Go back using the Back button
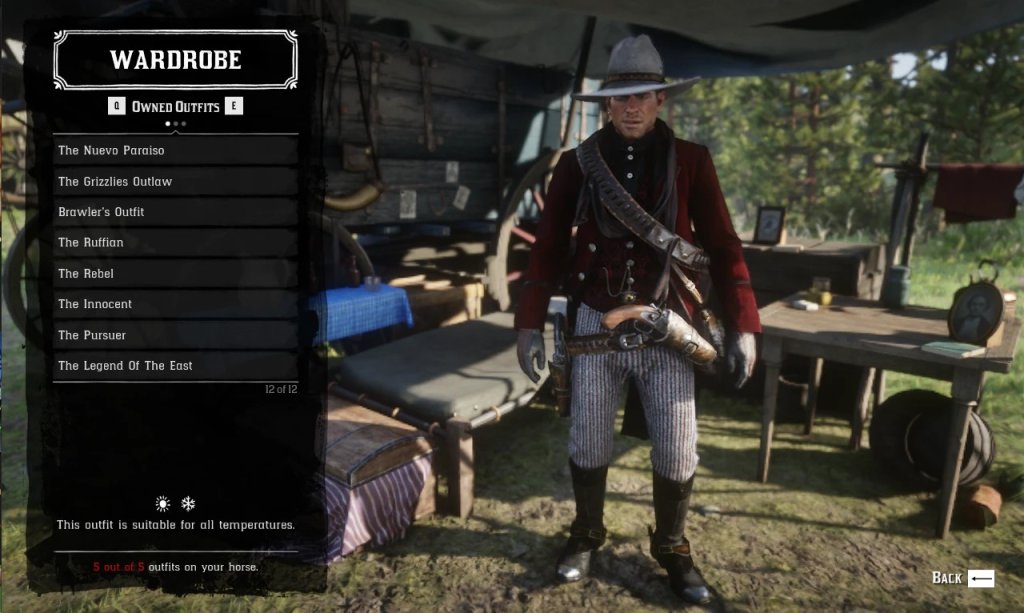Viewport: 1024px width, 613px height. click(x=963, y=577)
